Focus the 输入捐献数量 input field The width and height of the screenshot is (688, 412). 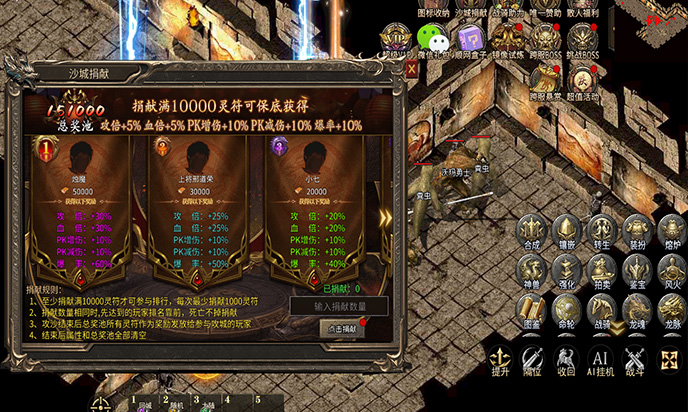coord(339,306)
